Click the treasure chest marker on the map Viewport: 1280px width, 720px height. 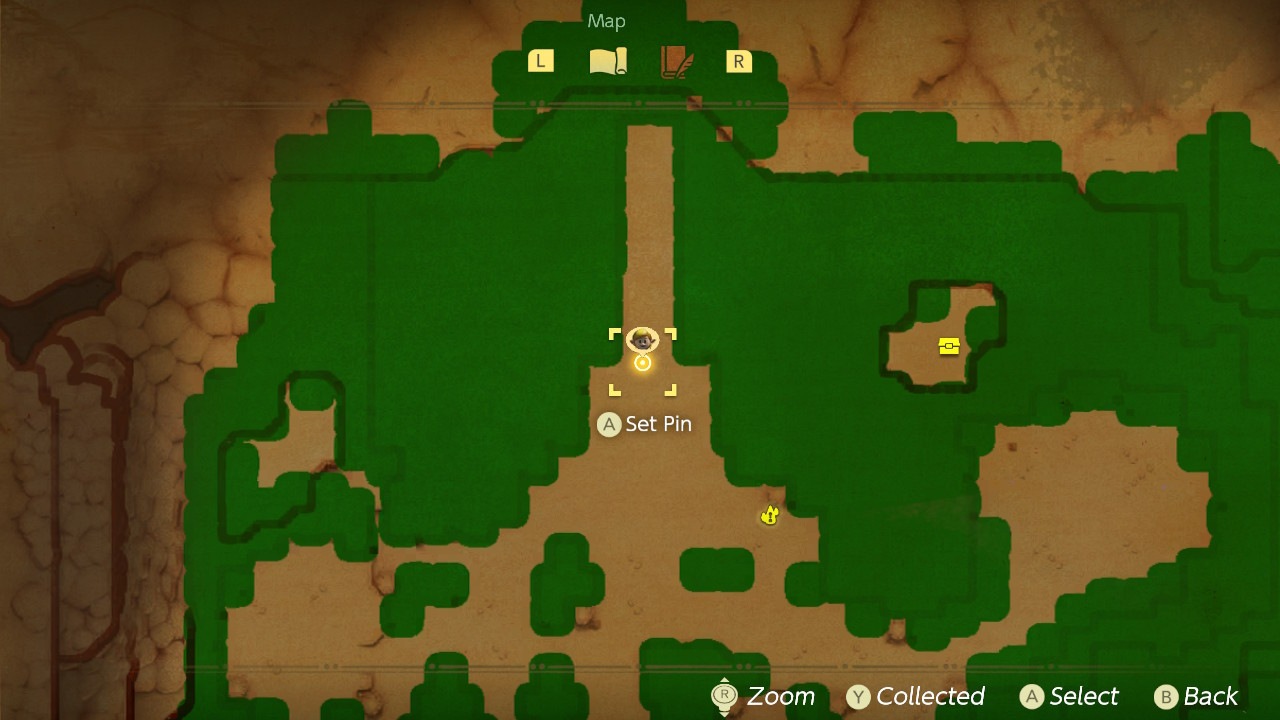(948, 346)
